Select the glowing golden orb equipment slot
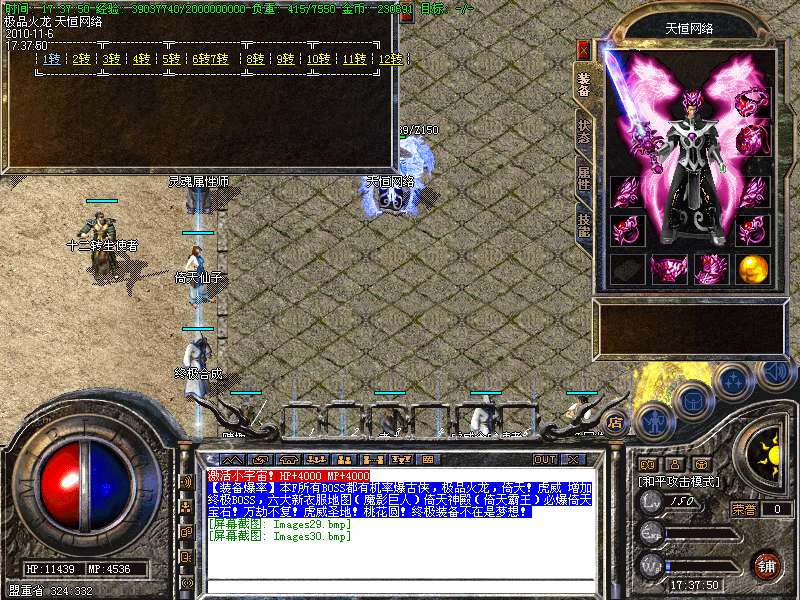Image resolution: width=800 pixels, height=600 pixels. coord(754,269)
